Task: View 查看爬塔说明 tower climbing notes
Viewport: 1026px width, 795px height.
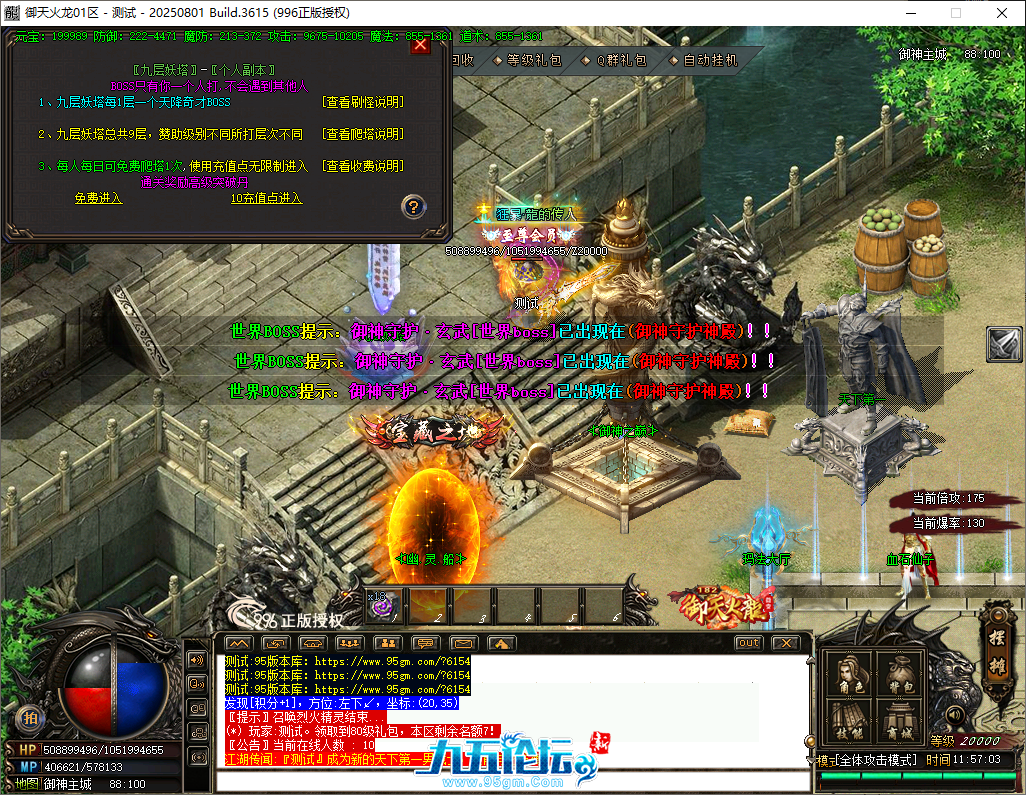Action: pyautogui.click(x=363, y=134)
